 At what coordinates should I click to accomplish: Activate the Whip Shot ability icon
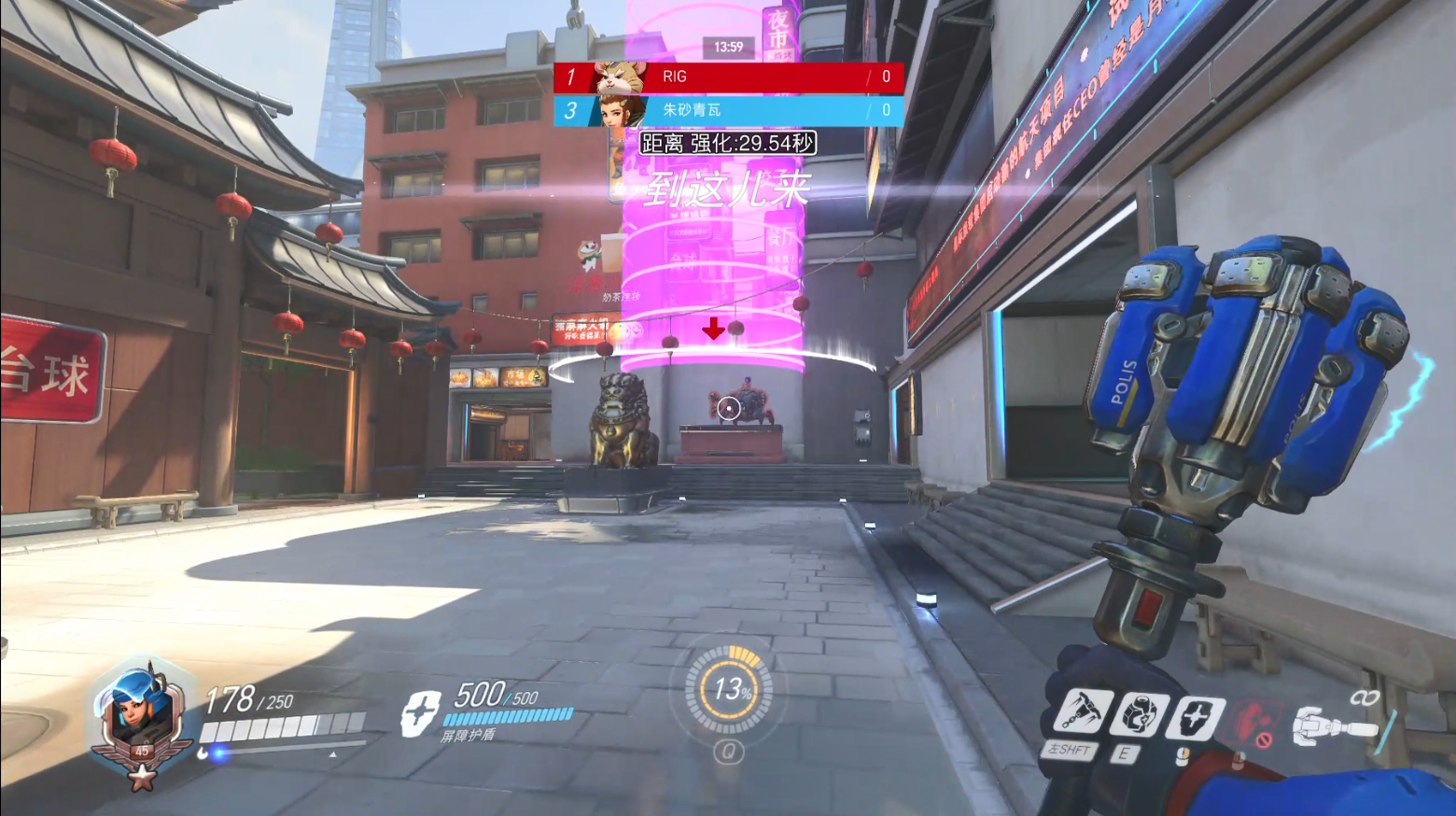(1083, 712)
